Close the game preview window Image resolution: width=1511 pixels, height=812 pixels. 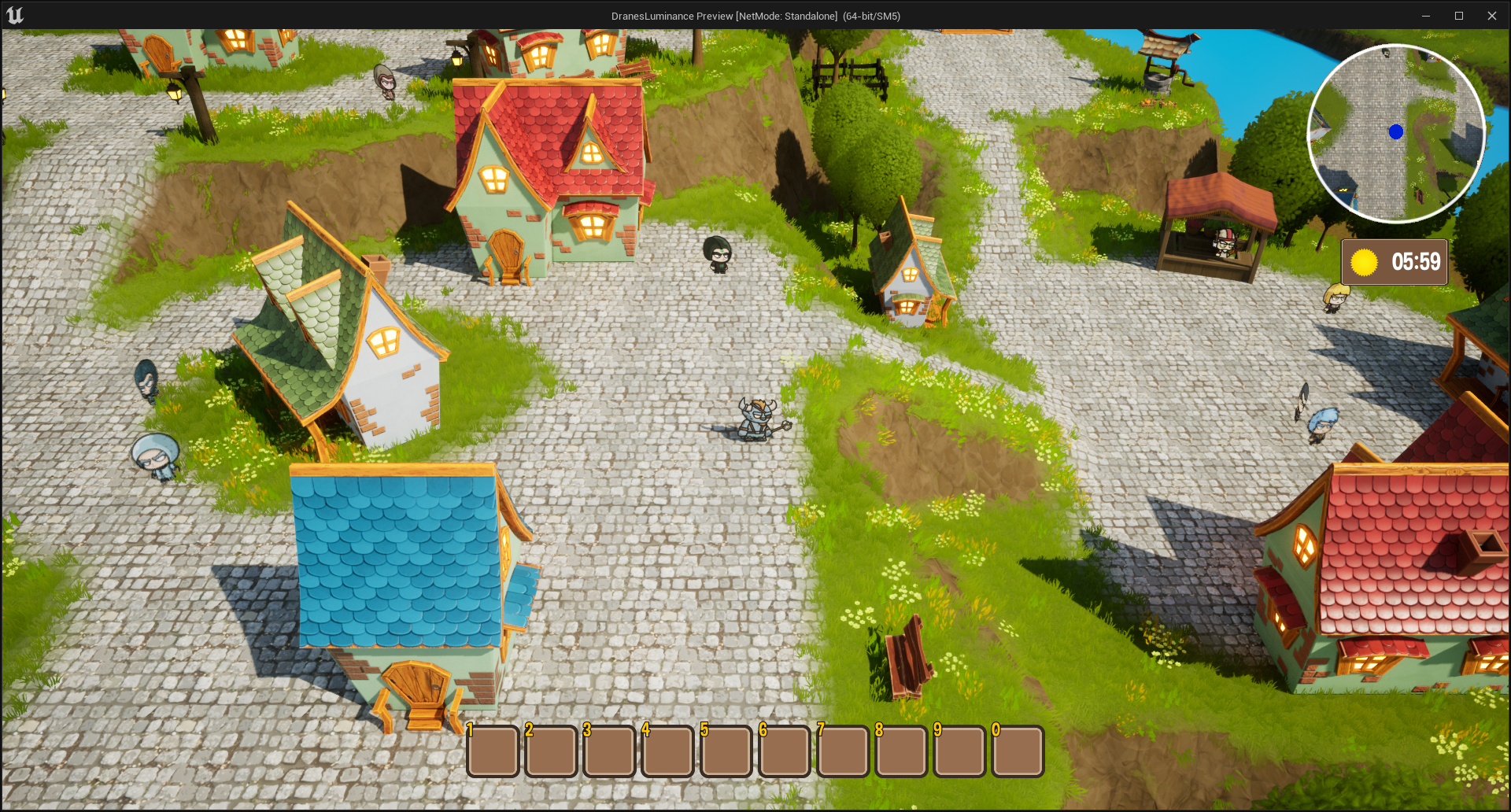pos(1491,16)
